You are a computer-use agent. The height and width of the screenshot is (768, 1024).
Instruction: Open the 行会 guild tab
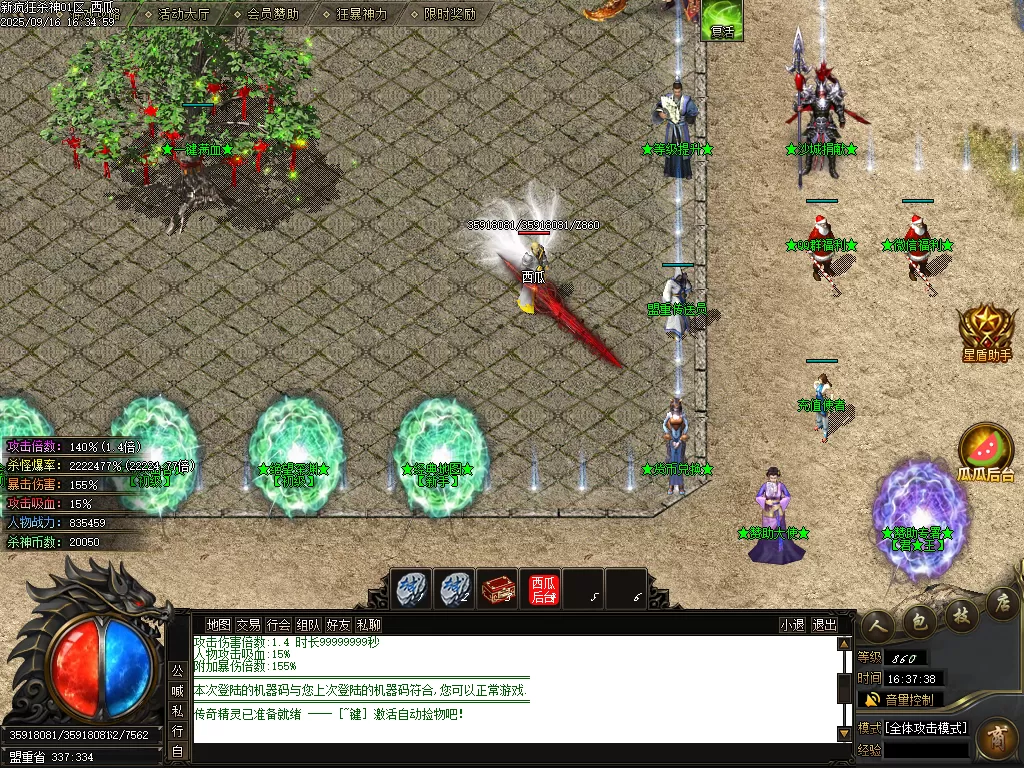click(x=278, y=624)
